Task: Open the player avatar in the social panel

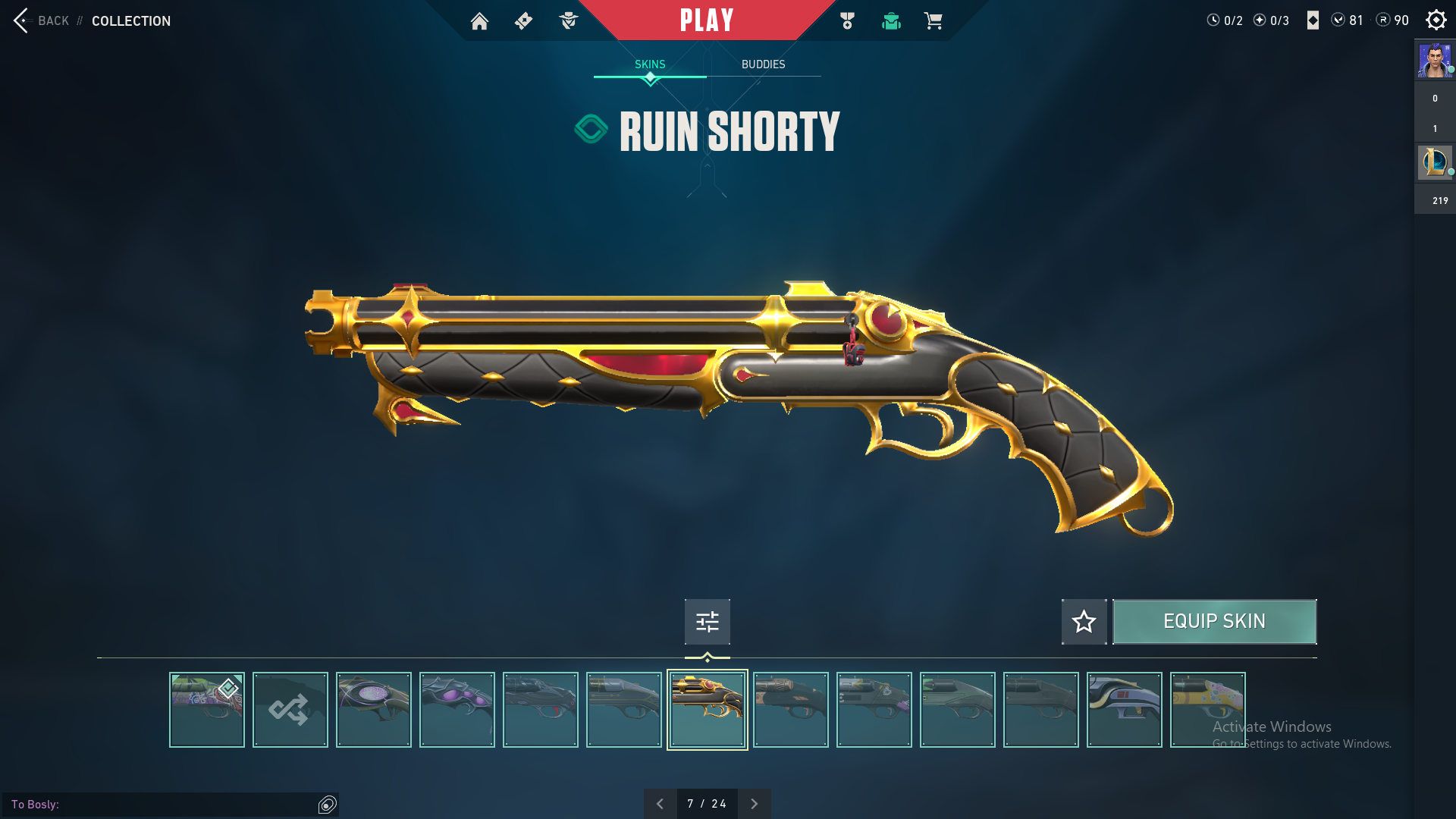Action: (1435, 61)
